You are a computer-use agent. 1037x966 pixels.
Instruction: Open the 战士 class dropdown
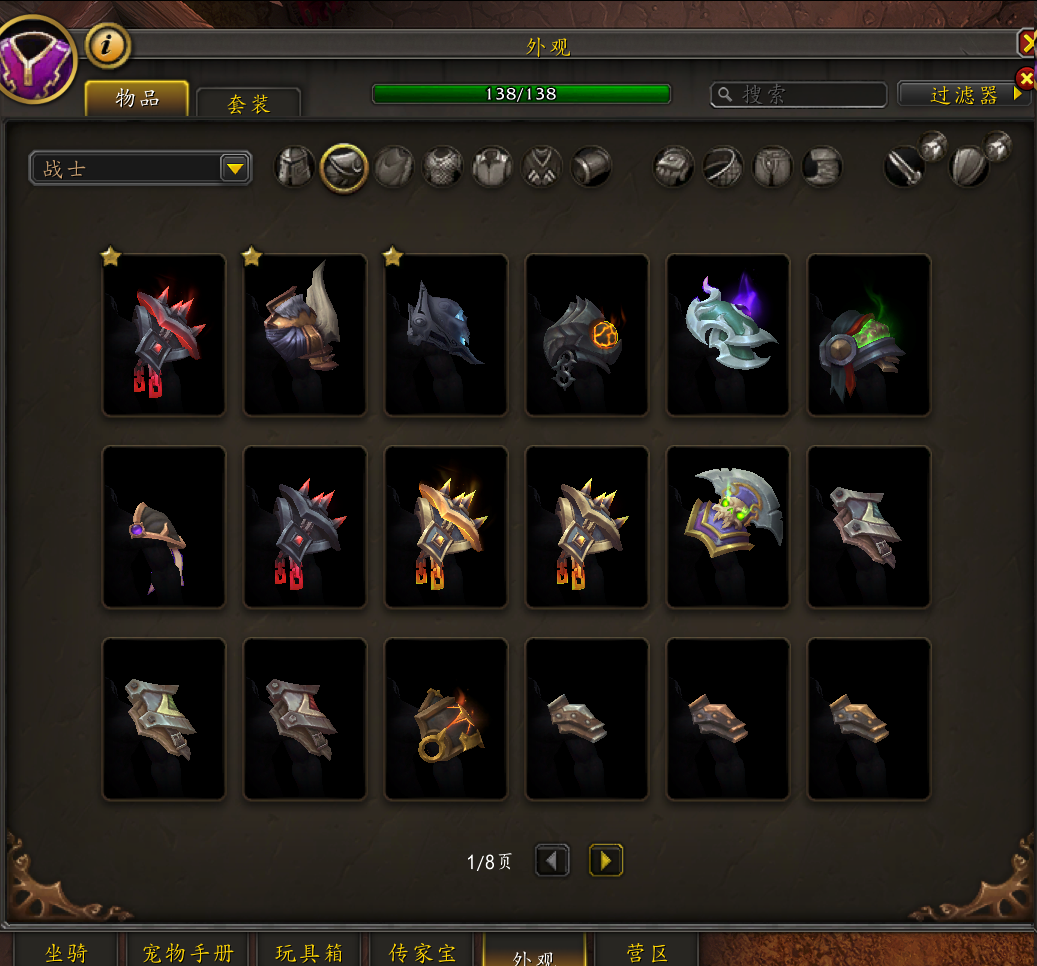pos(140,168)
